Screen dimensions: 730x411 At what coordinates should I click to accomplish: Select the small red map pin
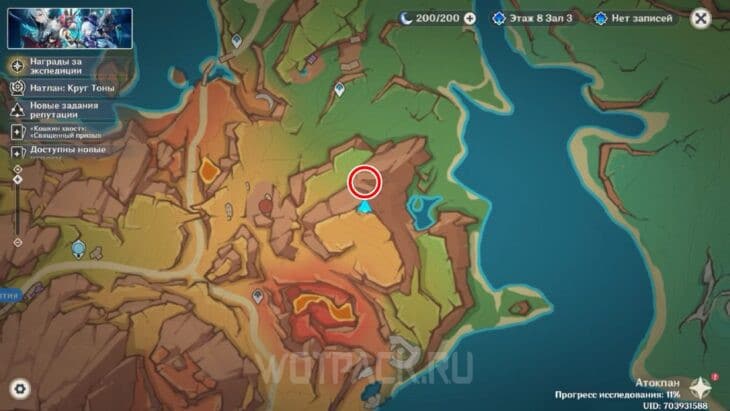pos(264,204)
